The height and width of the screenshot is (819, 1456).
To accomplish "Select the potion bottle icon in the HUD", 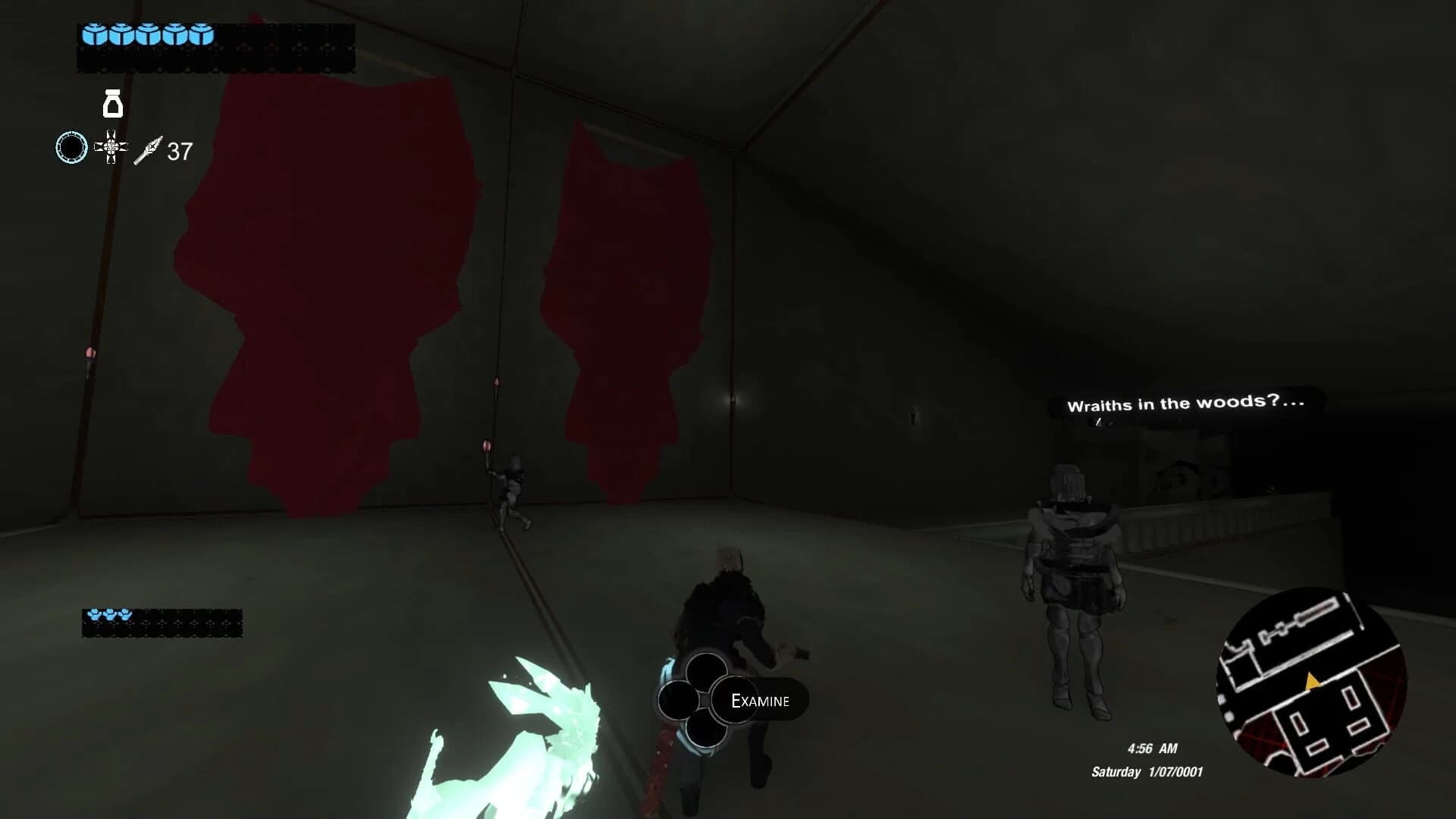I will pos(112,105).
